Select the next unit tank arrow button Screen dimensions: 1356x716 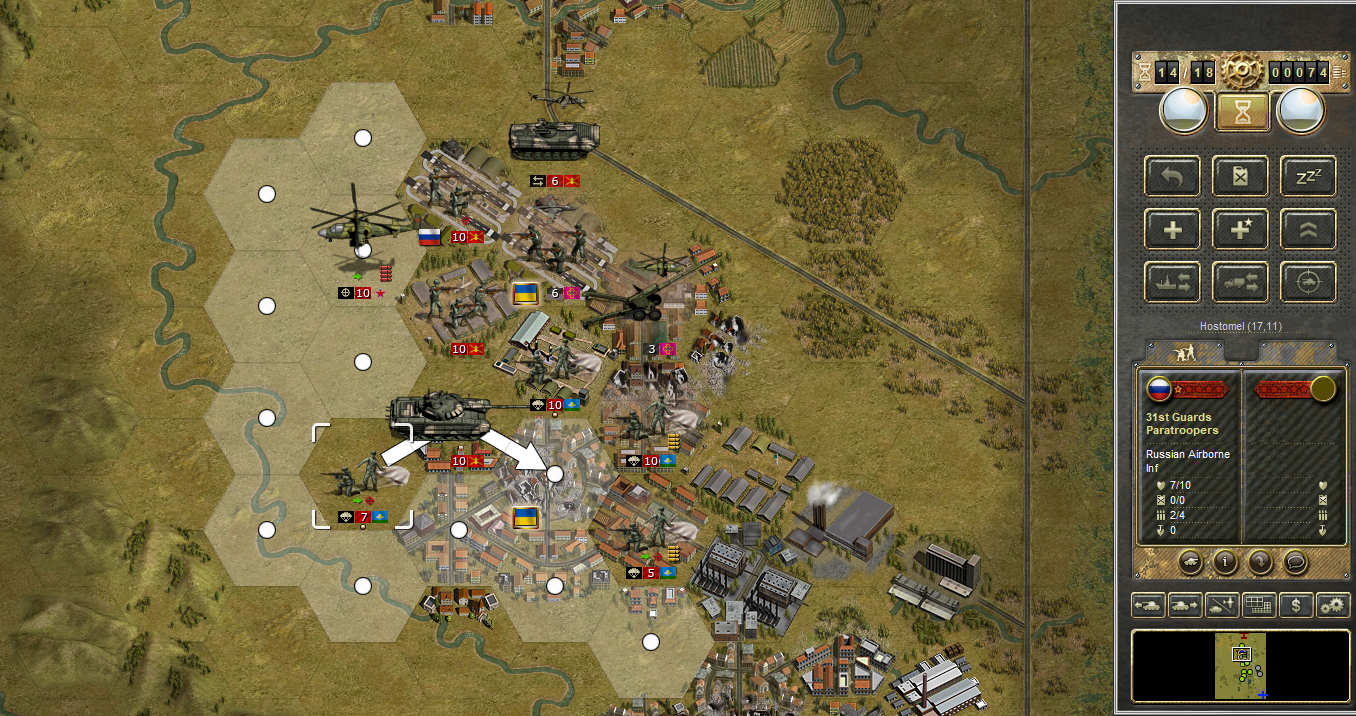[x=1184, y=605]
